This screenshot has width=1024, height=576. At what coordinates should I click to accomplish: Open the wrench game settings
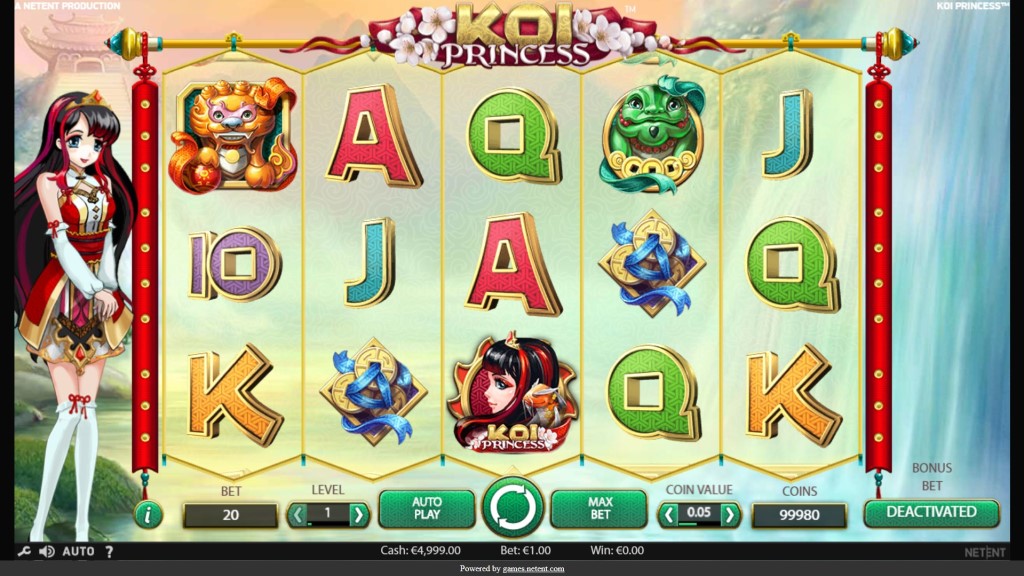coord(24,551)
